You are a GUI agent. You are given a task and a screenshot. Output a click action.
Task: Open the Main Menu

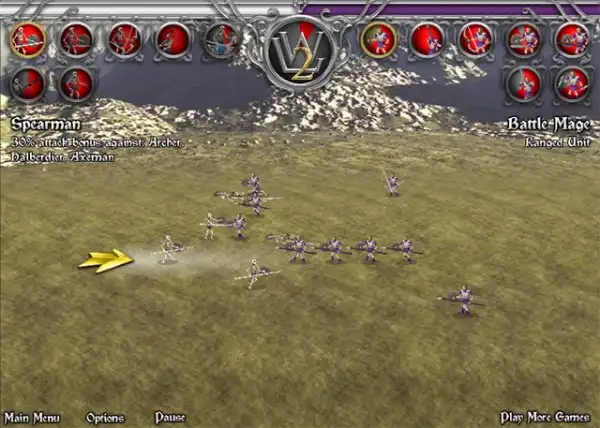(32, 417)
